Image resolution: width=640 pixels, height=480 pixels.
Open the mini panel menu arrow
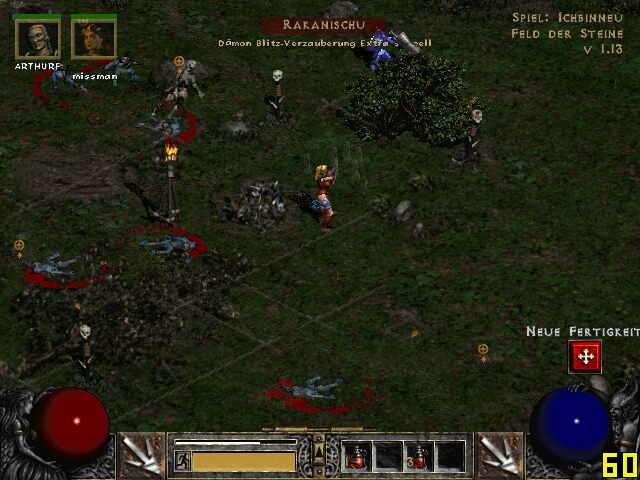[319, 440]
